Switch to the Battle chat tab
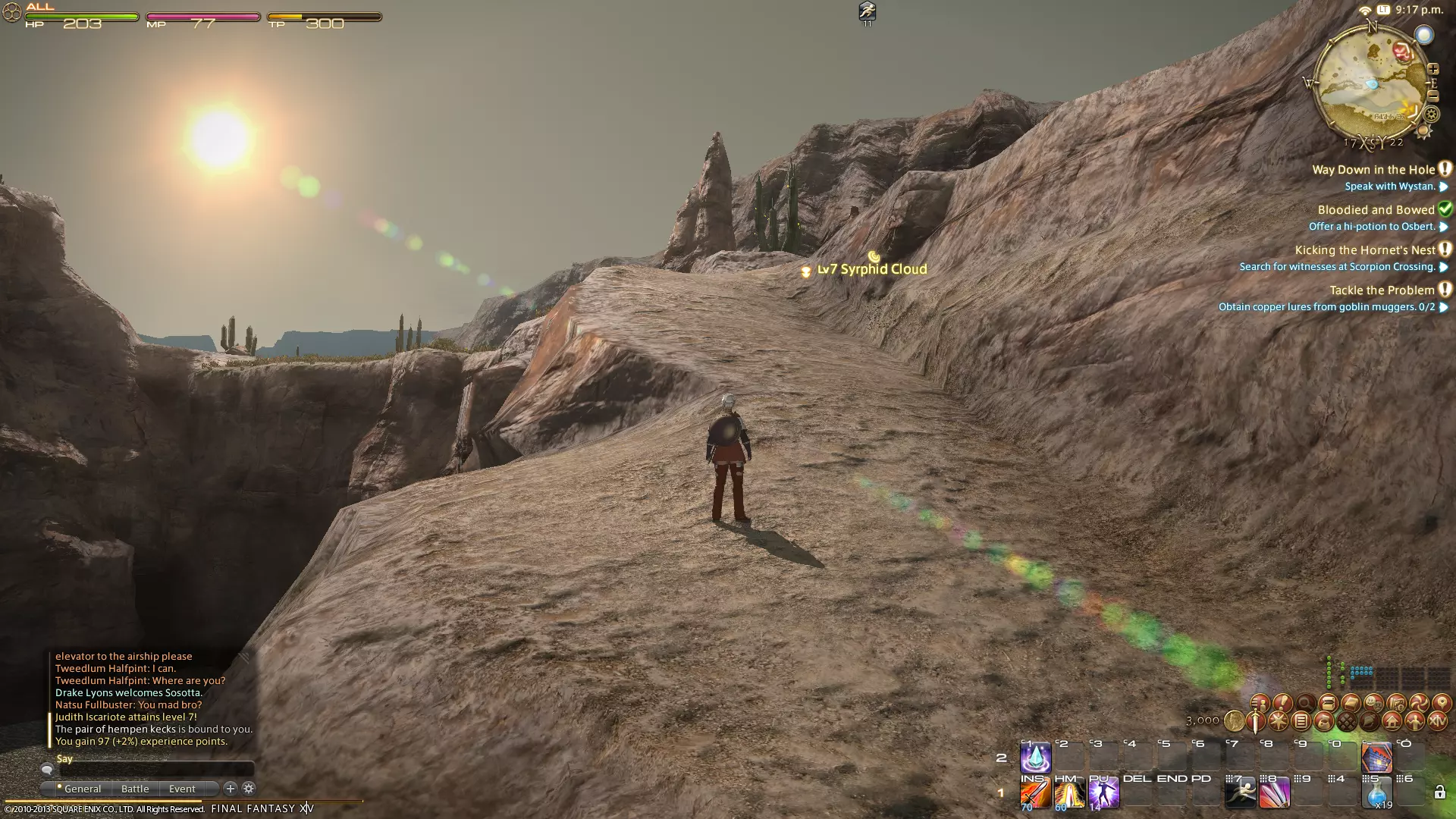Screen dimensions: 1456x819 pyautogui.click(x=135, y=789)
